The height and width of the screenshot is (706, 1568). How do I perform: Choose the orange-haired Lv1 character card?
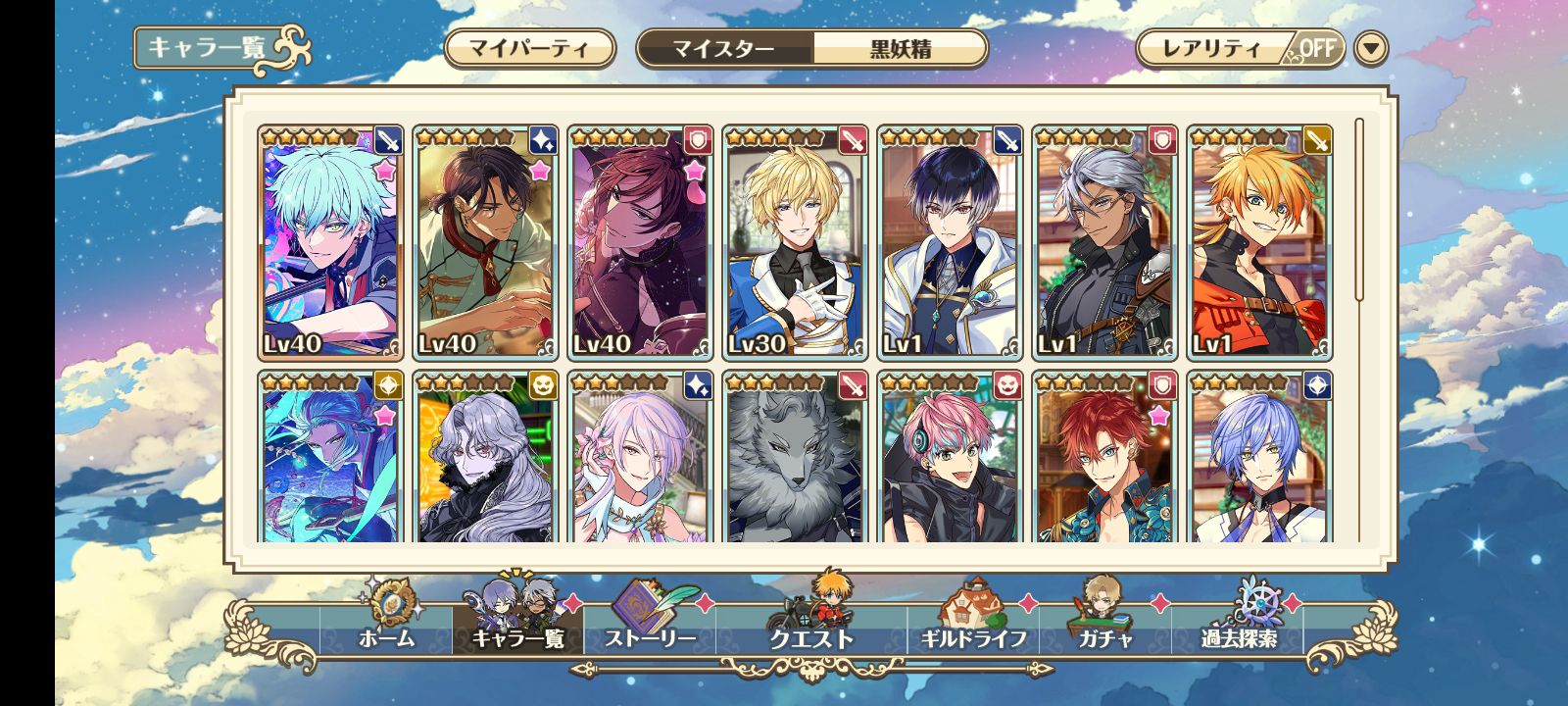(1259, 242)
